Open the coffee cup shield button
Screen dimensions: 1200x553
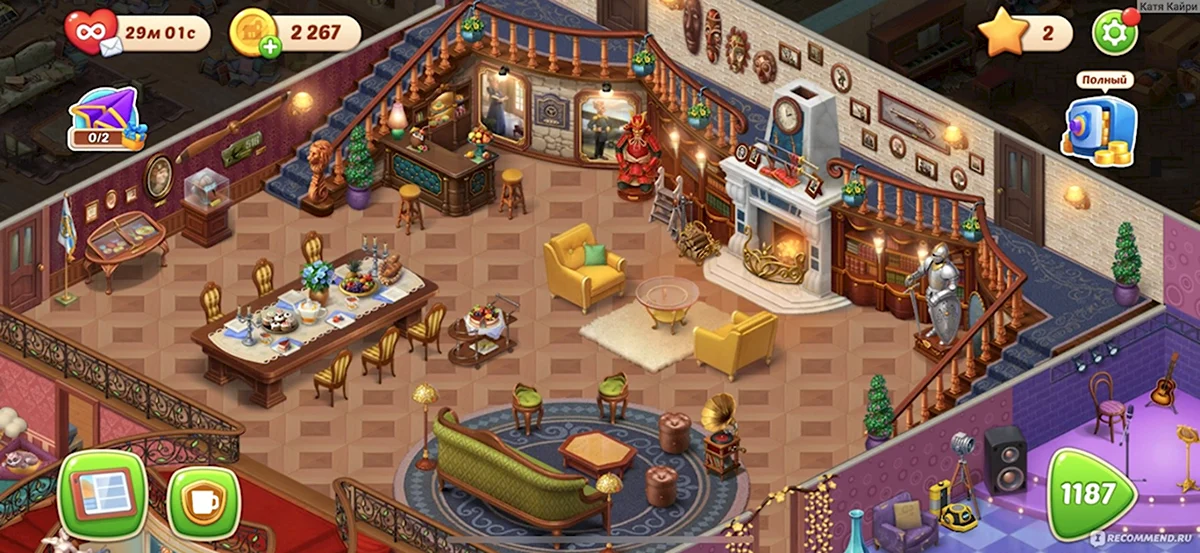pos(204,501)
